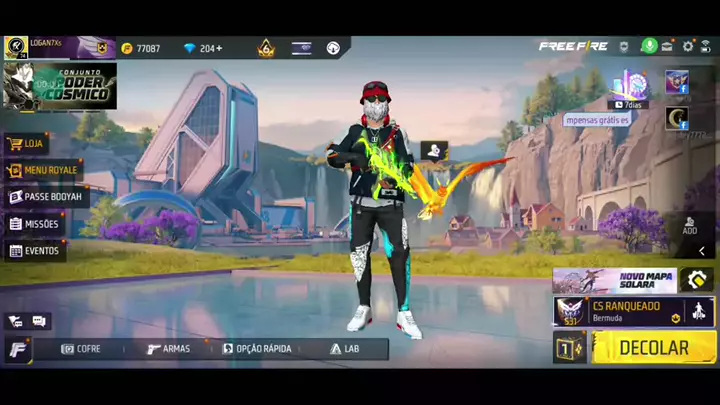Image resolution: width=720 pixels, height=405 pixels.
Task: Open the LOJA shop menu
Action: (x=27, y=144)
